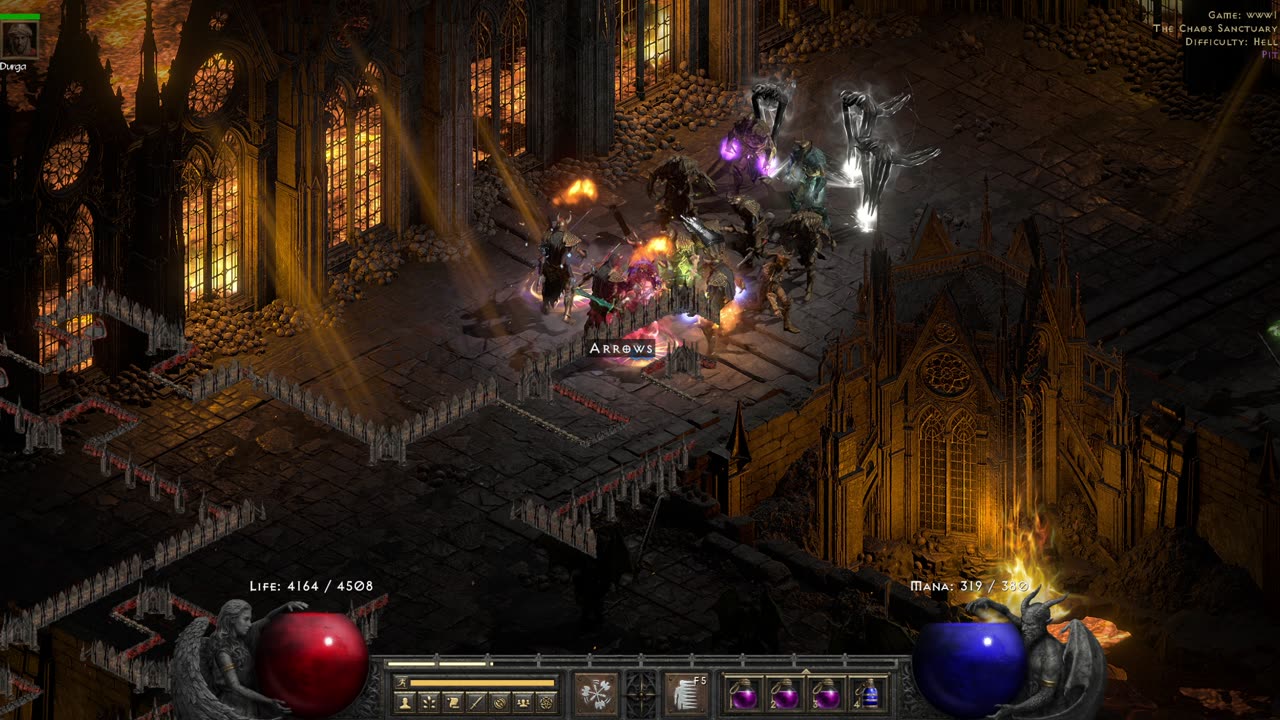
Task: Click the round globe icon in mini panel
Action: point(499,702)
